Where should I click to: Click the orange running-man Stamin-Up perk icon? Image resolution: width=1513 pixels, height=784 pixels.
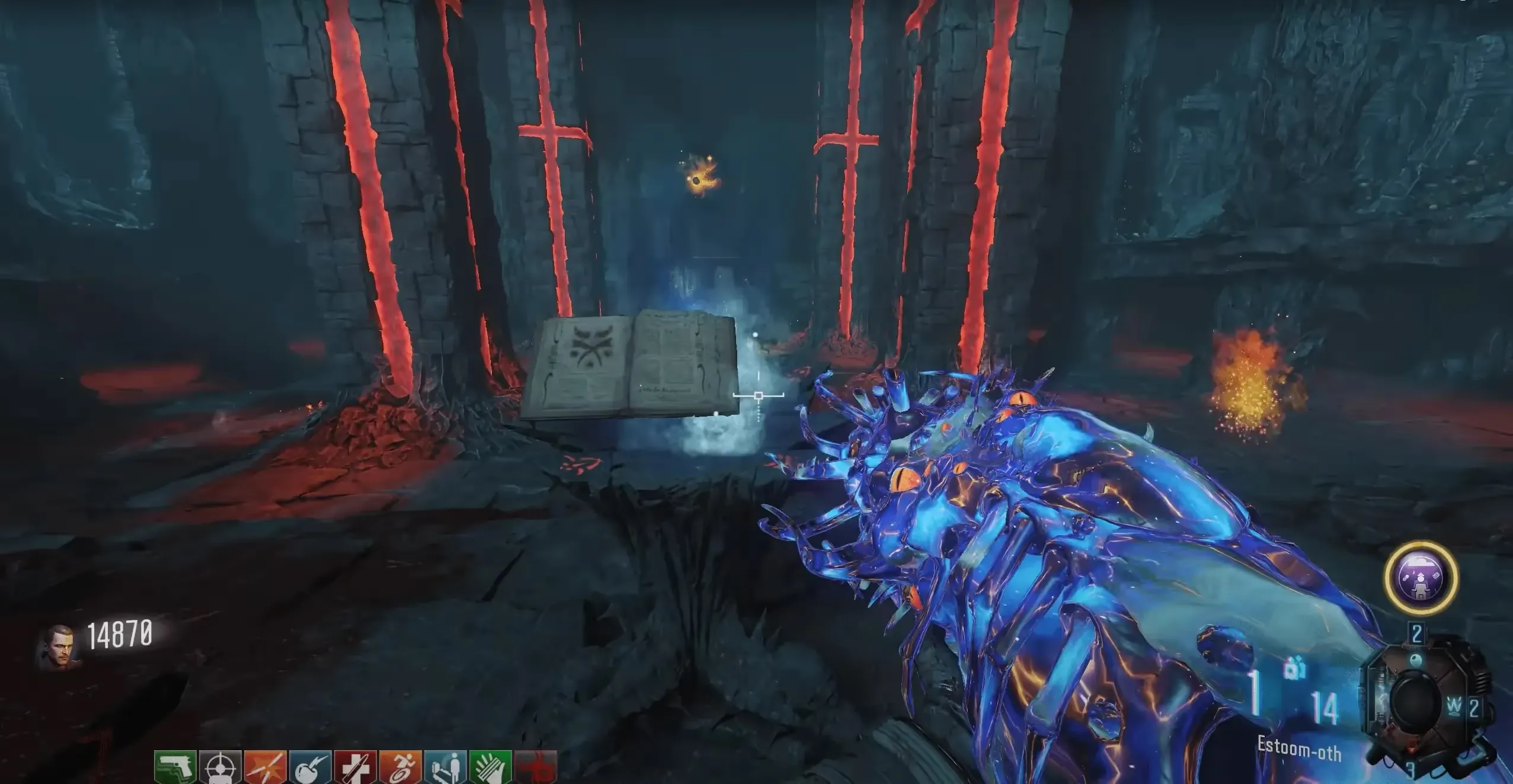click(400, 767)
